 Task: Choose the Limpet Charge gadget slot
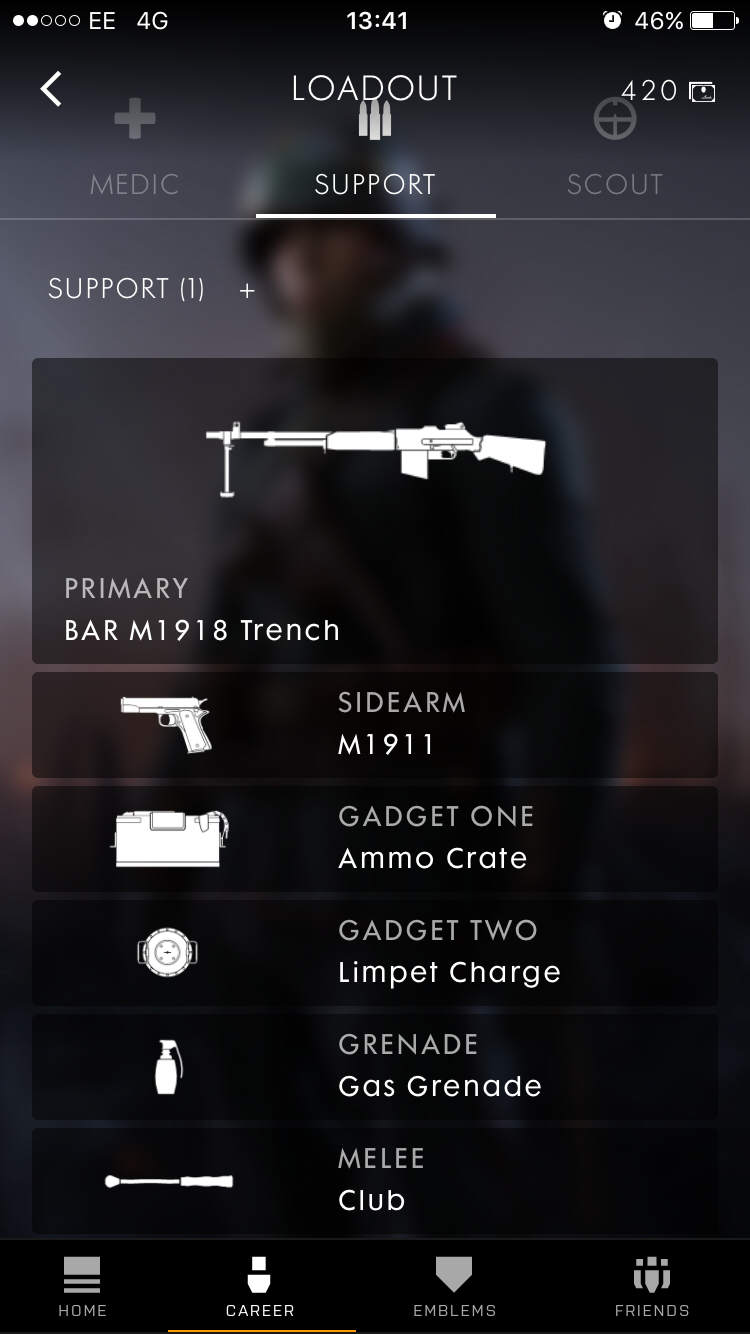tap(375, 952)
